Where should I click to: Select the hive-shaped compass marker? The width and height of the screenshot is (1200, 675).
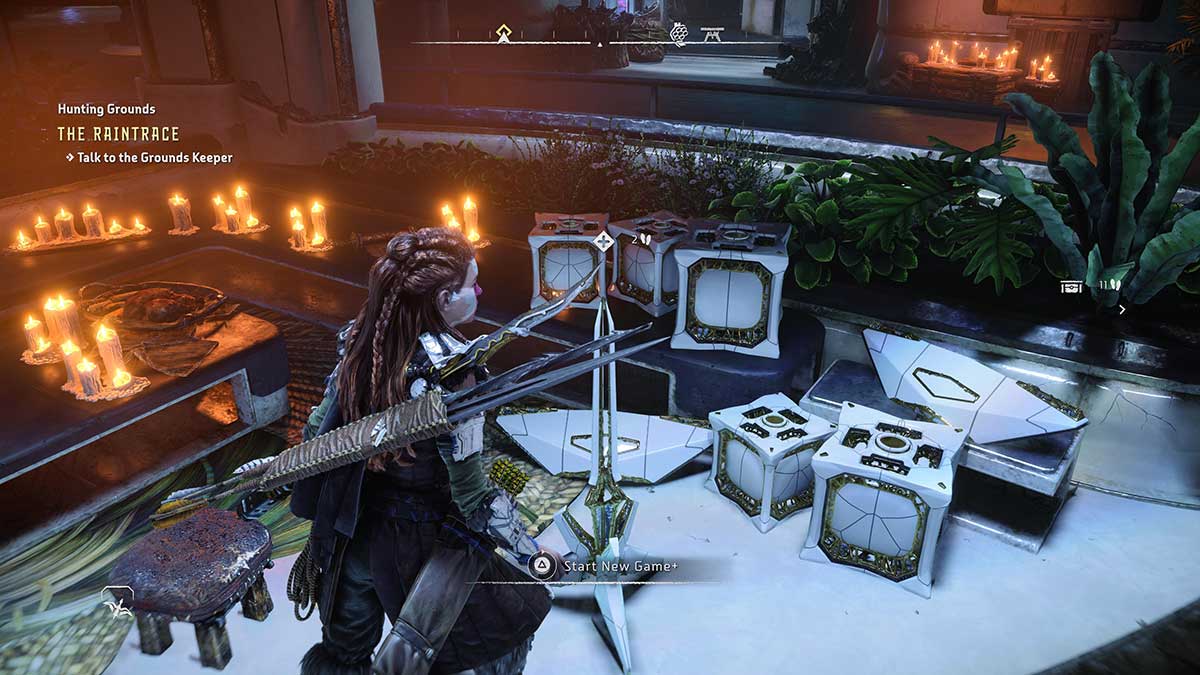(679, 34)
